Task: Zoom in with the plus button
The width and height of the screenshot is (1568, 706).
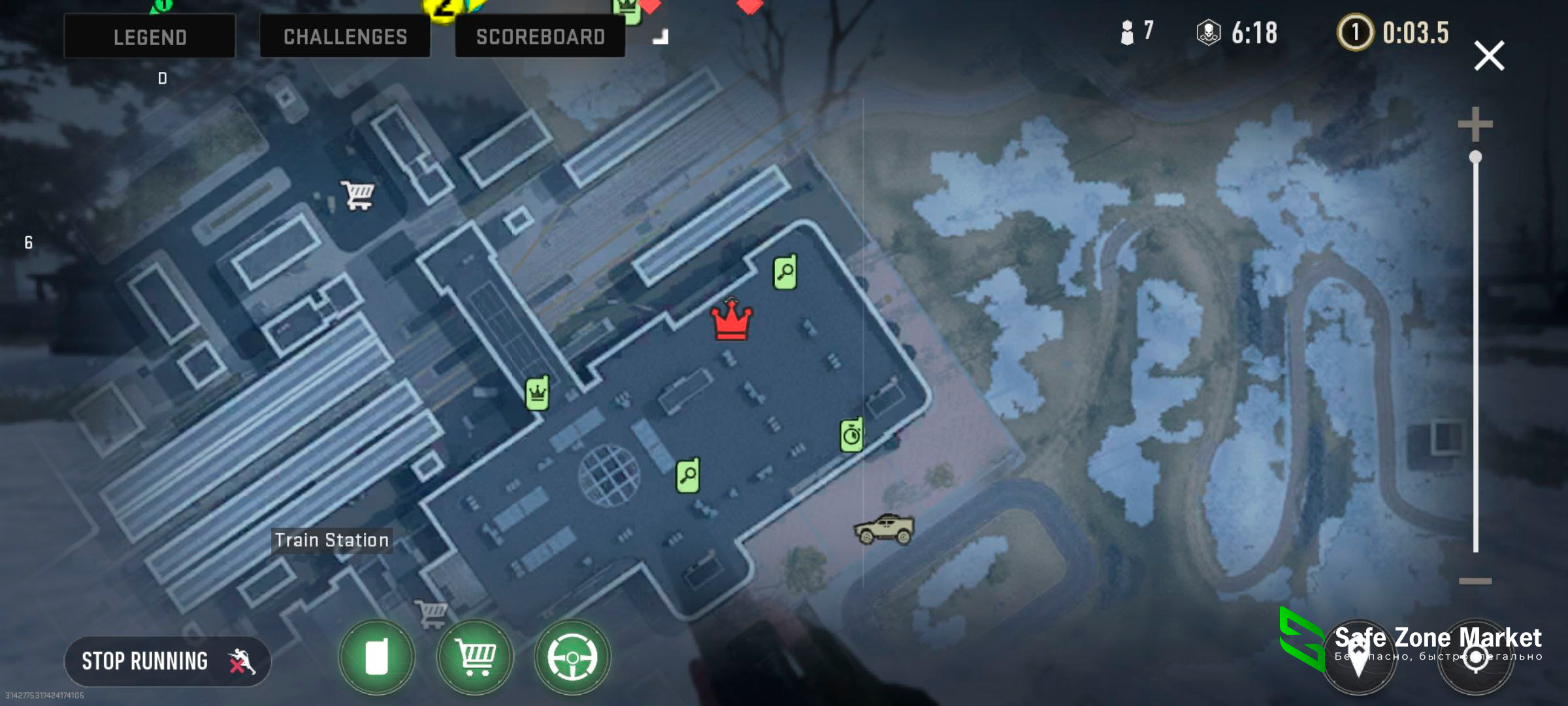Action: [1475, 124]
